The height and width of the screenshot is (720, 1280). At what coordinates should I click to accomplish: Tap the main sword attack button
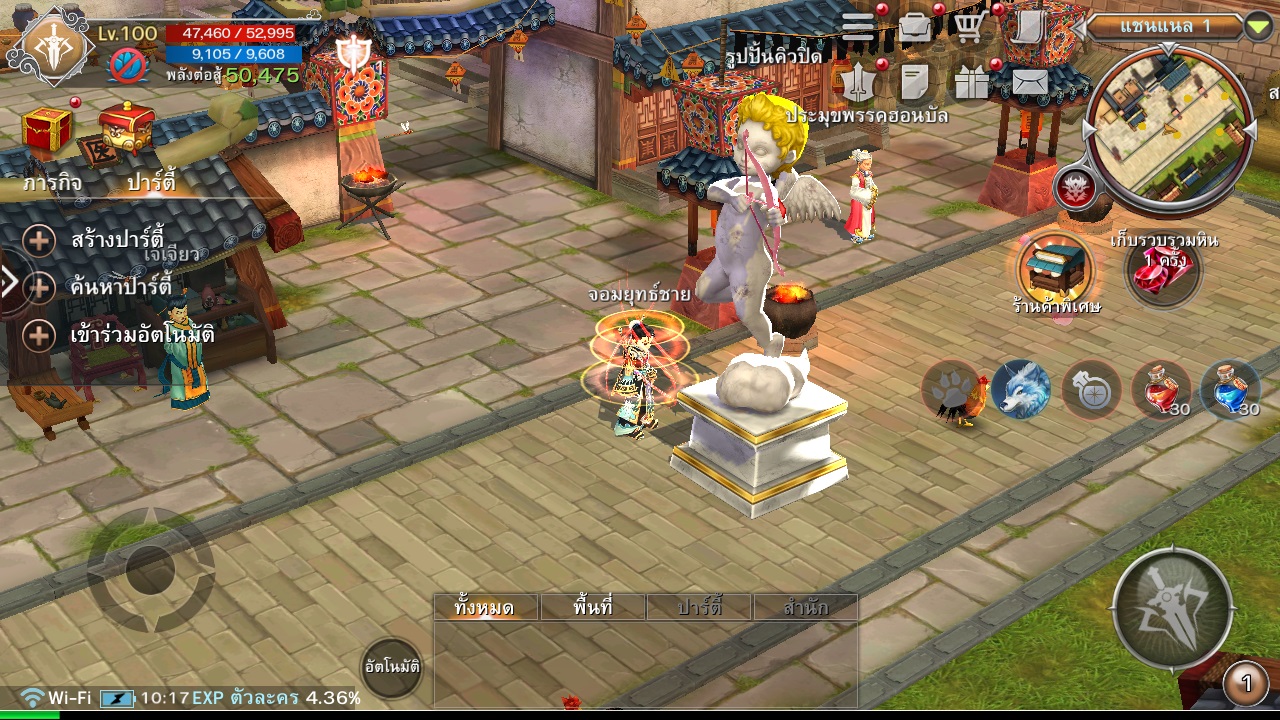[1172, 607]
